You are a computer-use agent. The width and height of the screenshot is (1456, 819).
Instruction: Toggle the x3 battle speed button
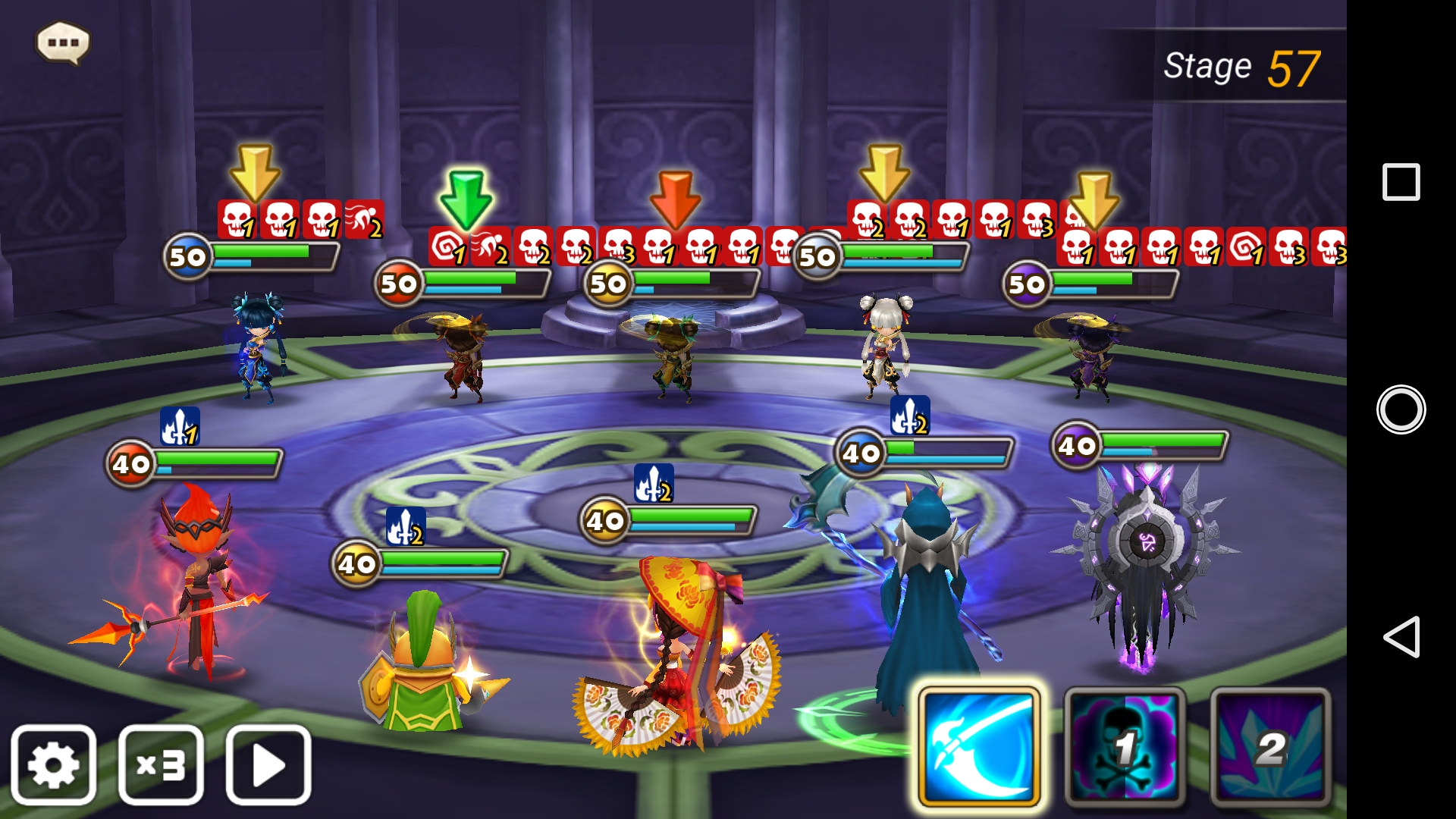tap(161, 764)
